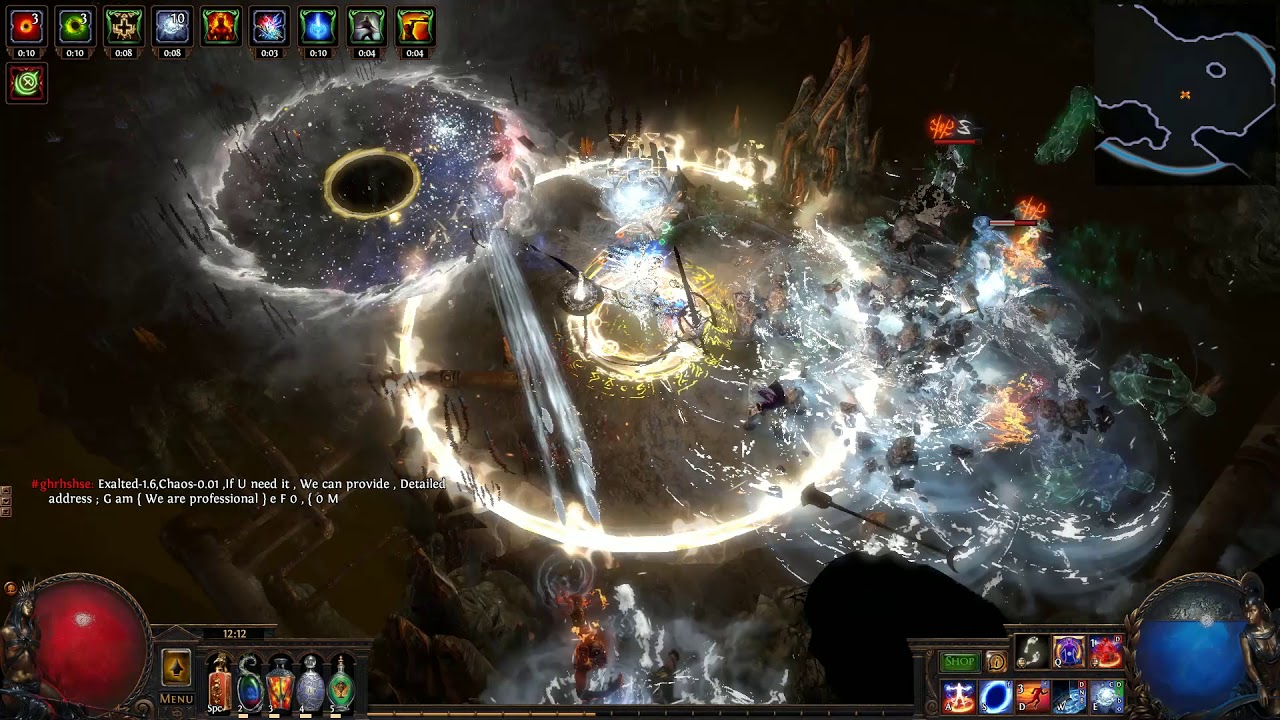Use the green winged-emblem flask
The height and width of the screenshot is (720, 1280).
341,685
